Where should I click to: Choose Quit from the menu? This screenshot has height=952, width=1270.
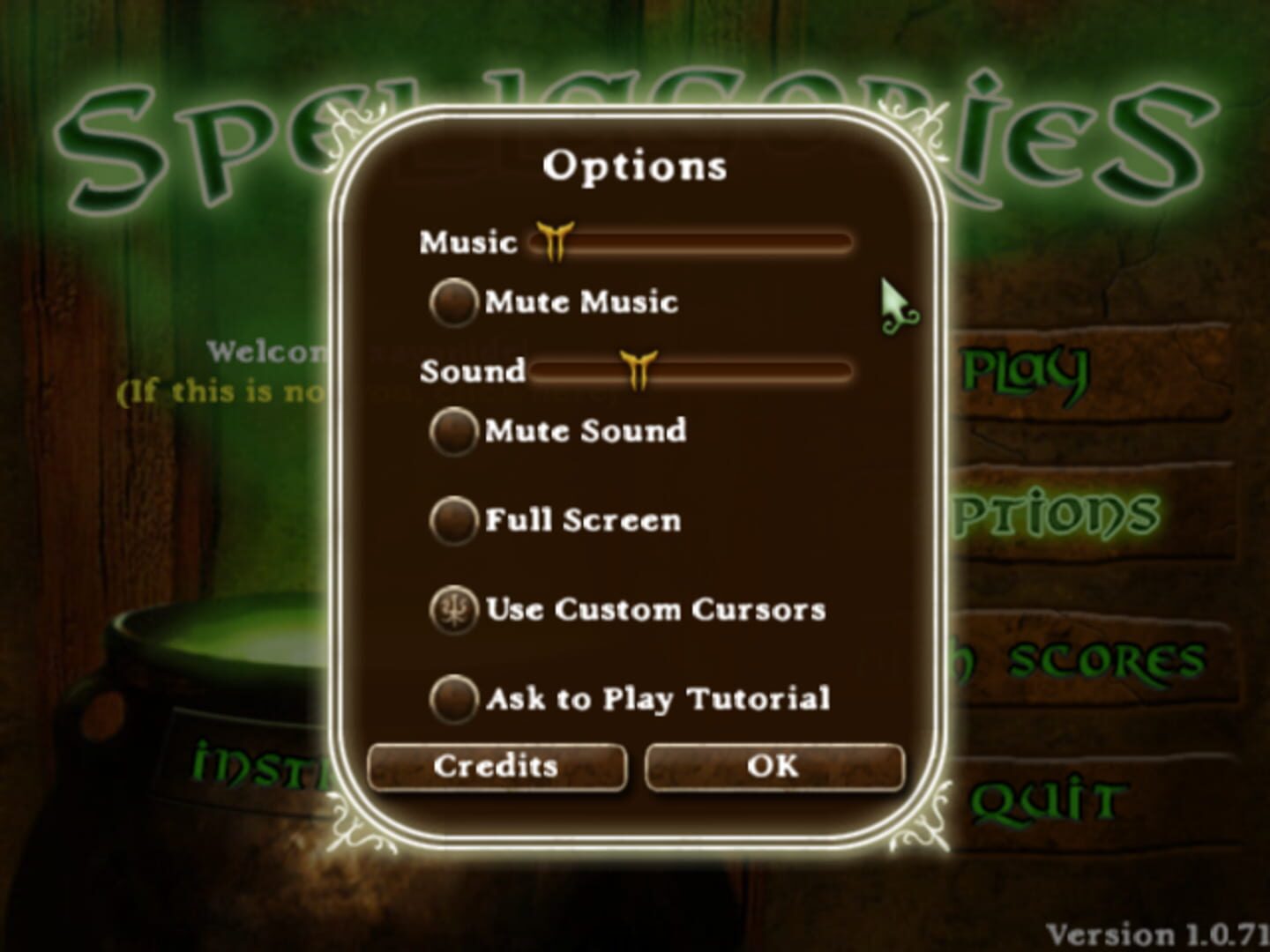pos(1043,798)
